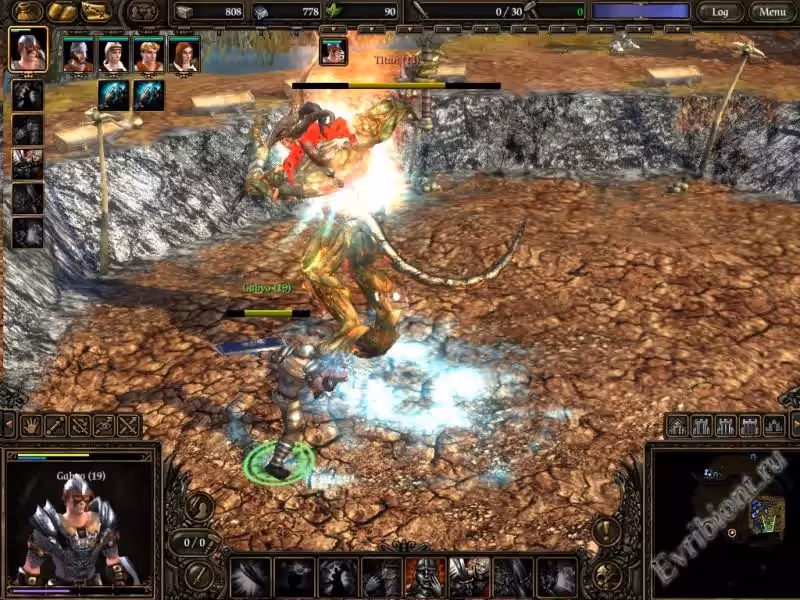This screenshot has width=800, height=600.
Task: Click the sword button beside the portrait
Action: [198, 575]
